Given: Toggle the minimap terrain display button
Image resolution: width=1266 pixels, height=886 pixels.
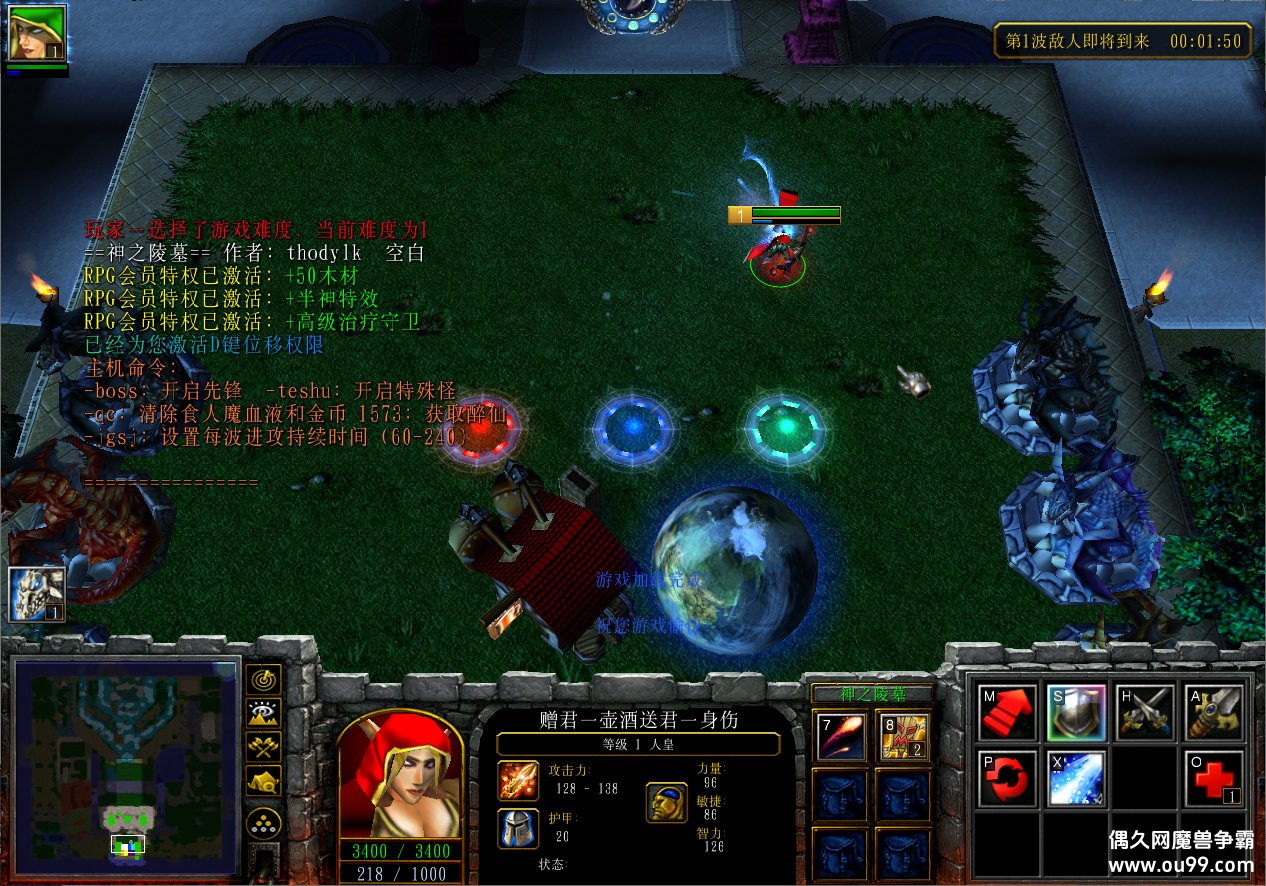Looking at the screenshot, I should [x=264, y=713].
